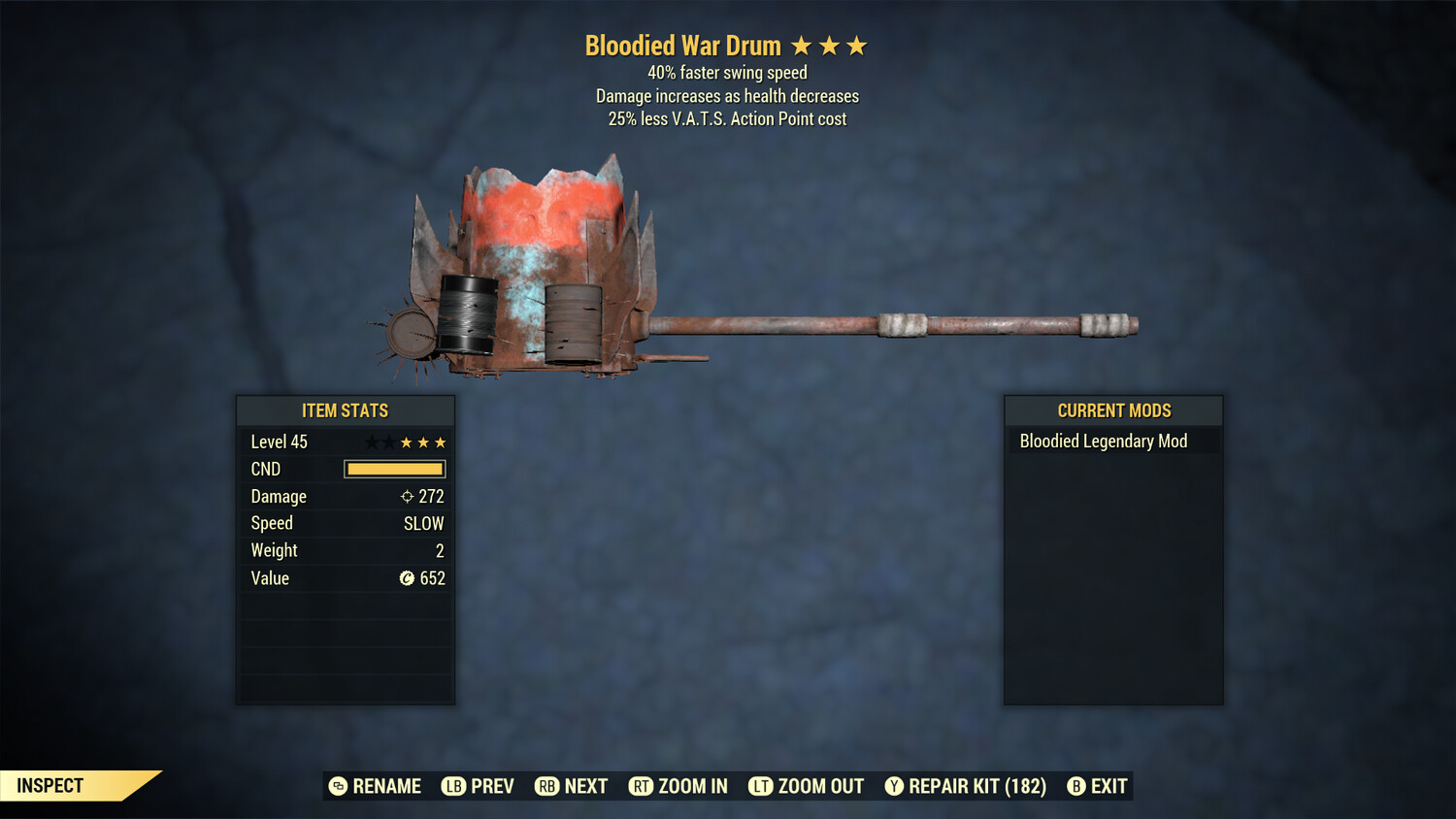This screenshot has height=819, width=1456.
Task: Click the Y button icon beside REPAIR KIT
Action: 894,786
